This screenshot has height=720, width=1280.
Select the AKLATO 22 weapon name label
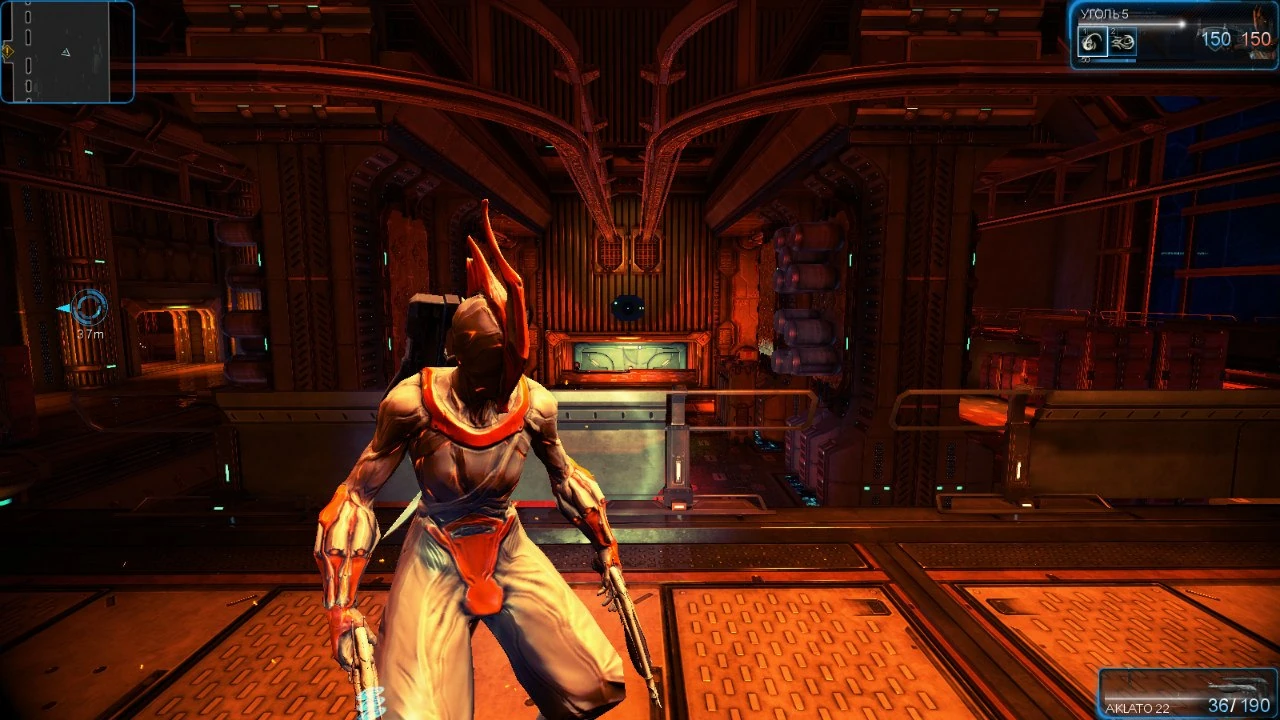coord(1138,707)
